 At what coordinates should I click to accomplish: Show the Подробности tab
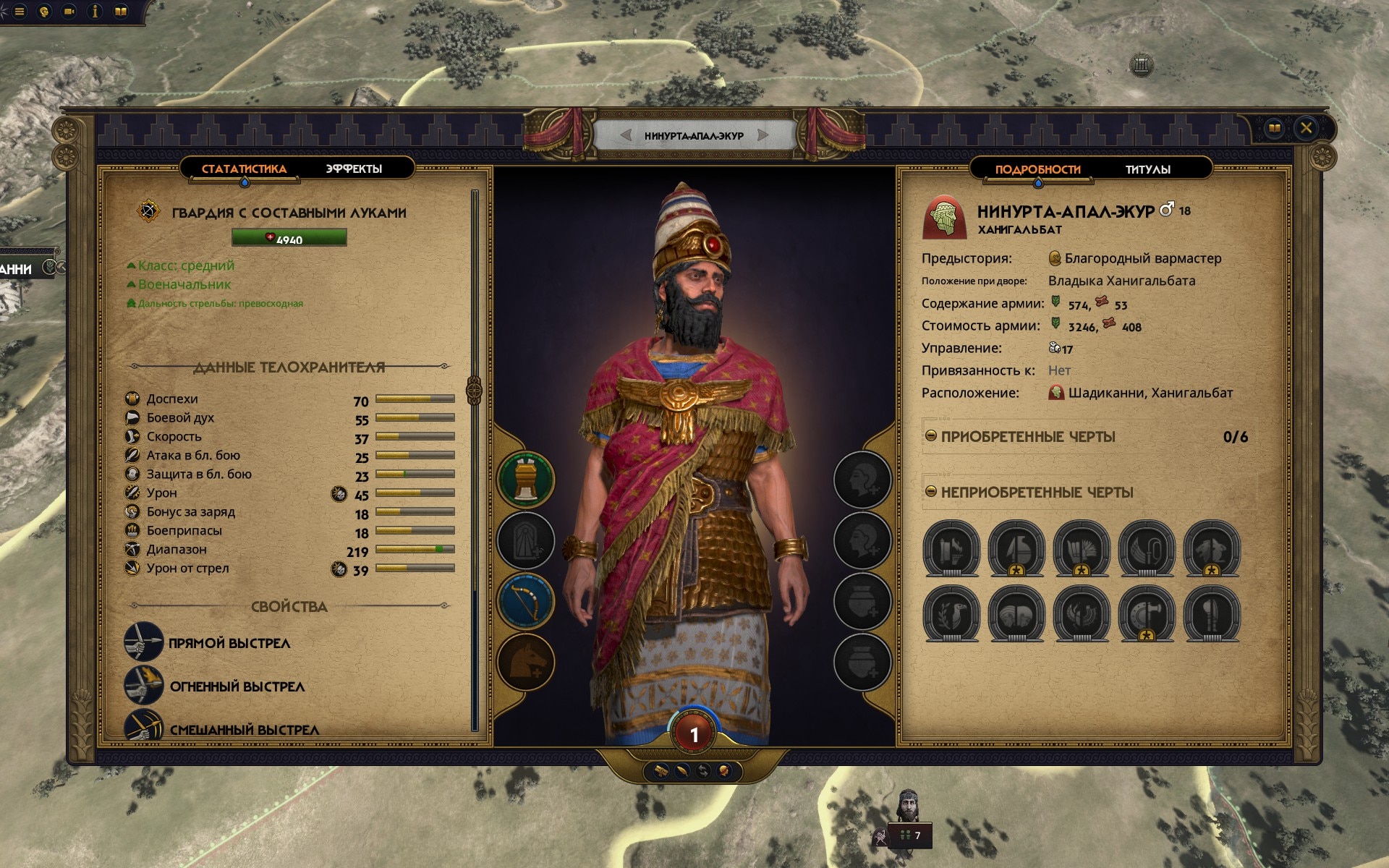(x=1037, y=169)
